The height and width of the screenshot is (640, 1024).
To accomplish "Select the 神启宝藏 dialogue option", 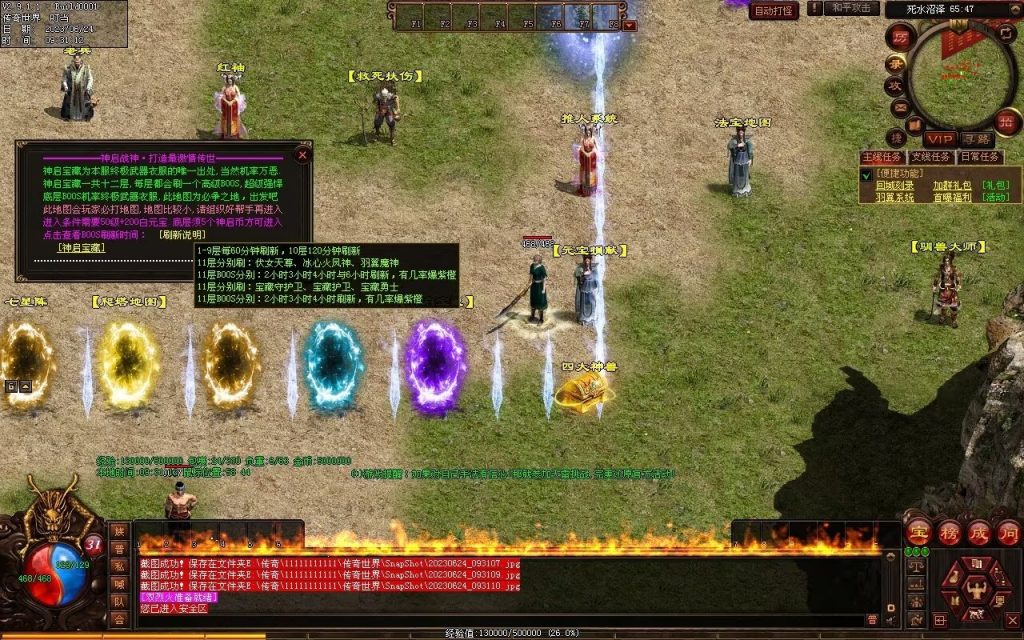I will coord(80,248).
